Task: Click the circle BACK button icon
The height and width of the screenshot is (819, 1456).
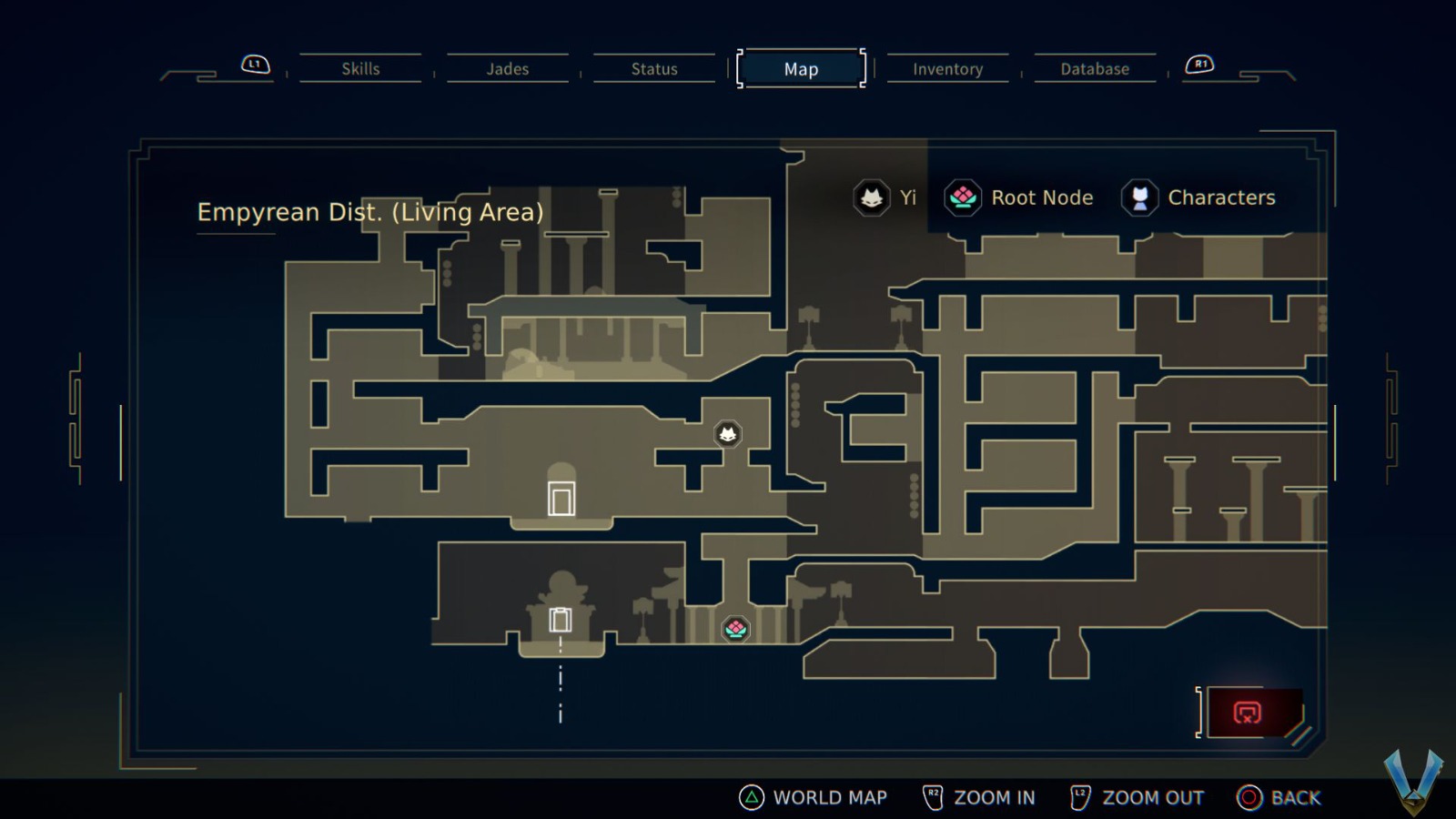Action: 1248,797
